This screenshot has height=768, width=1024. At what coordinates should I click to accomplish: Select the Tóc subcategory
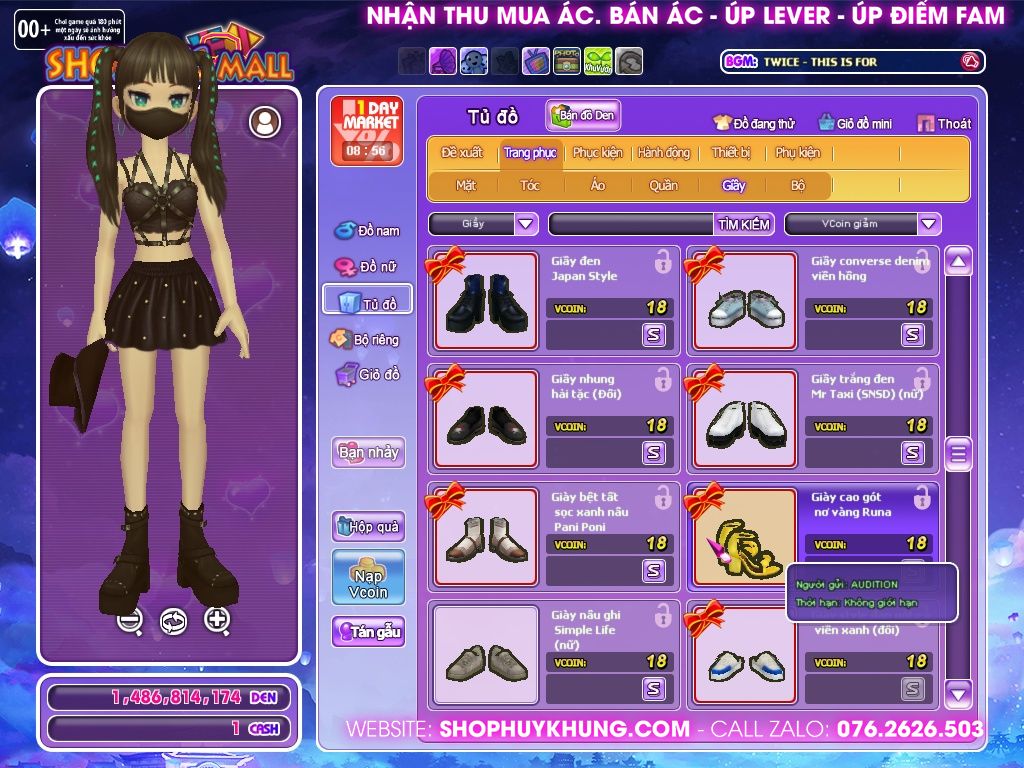pos(530,185)
